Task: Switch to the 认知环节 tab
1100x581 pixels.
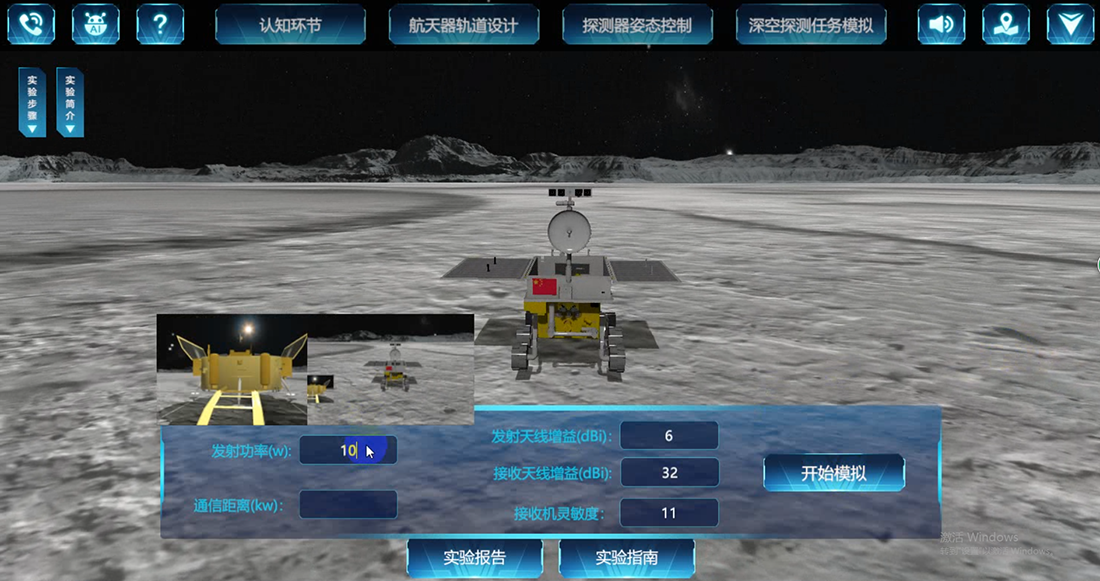Action: pos(290,25)
